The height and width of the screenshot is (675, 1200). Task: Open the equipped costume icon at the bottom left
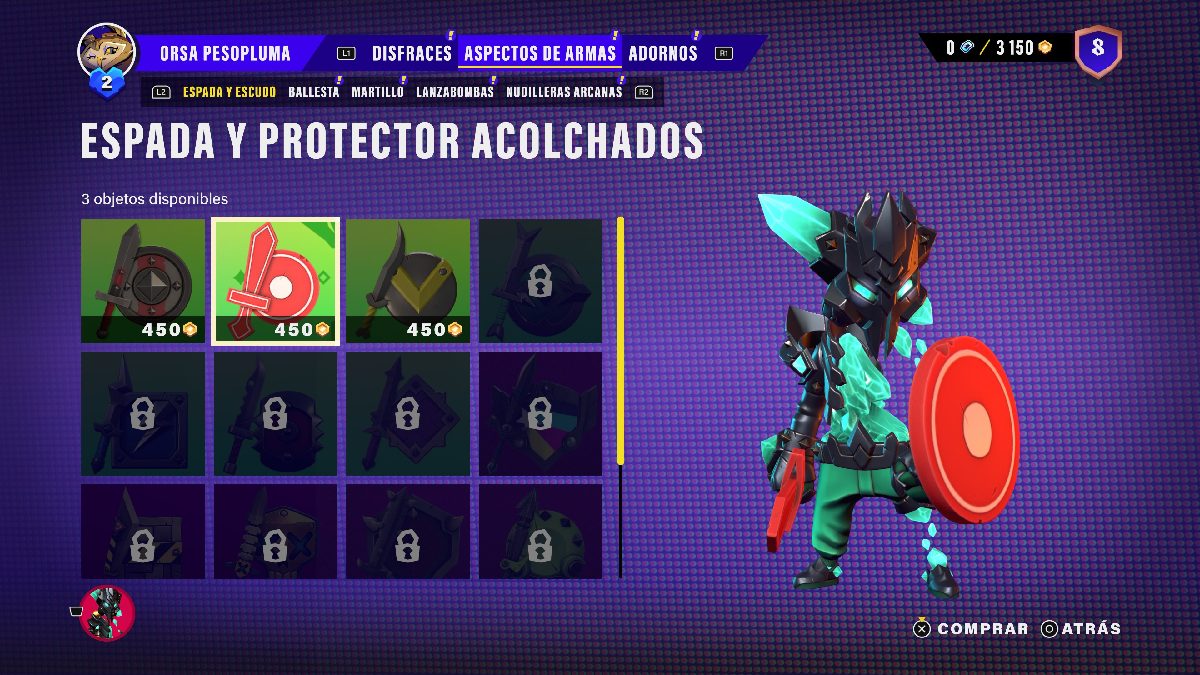[x=107, y=612]
